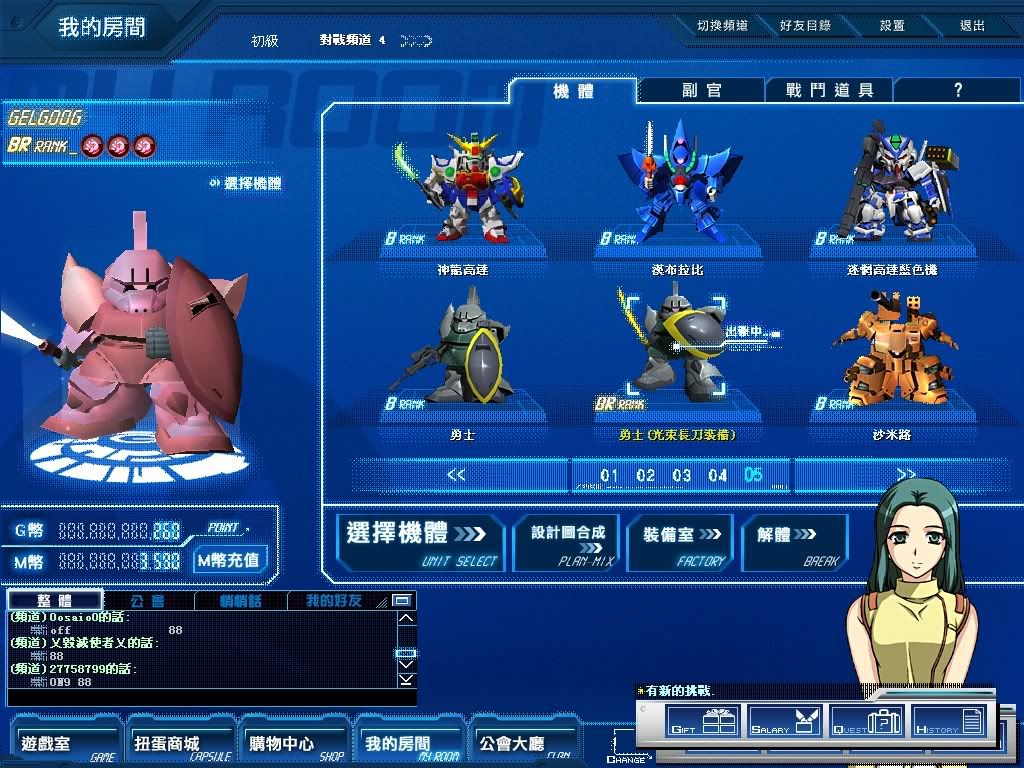Screen dimensions: 1024x768
Task: Switch chat to 我的好友 tab
Action: (x=334, y=601)
